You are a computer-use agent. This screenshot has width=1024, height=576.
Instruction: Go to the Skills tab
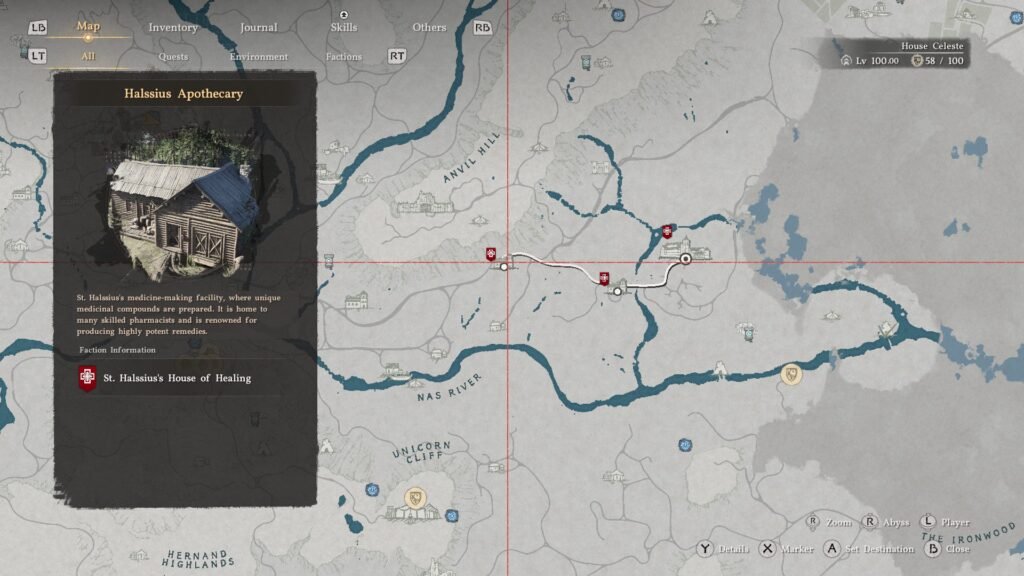coord(343,27)
